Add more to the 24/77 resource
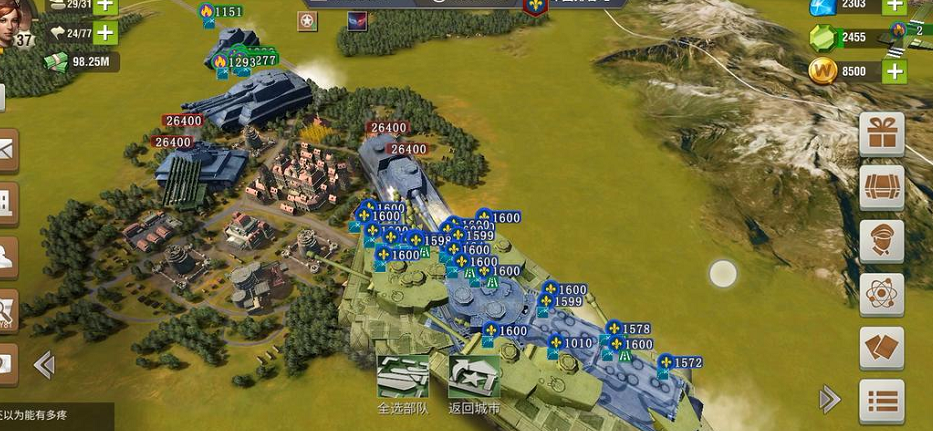Screen dimensions: 933x431 pos(105,33)
